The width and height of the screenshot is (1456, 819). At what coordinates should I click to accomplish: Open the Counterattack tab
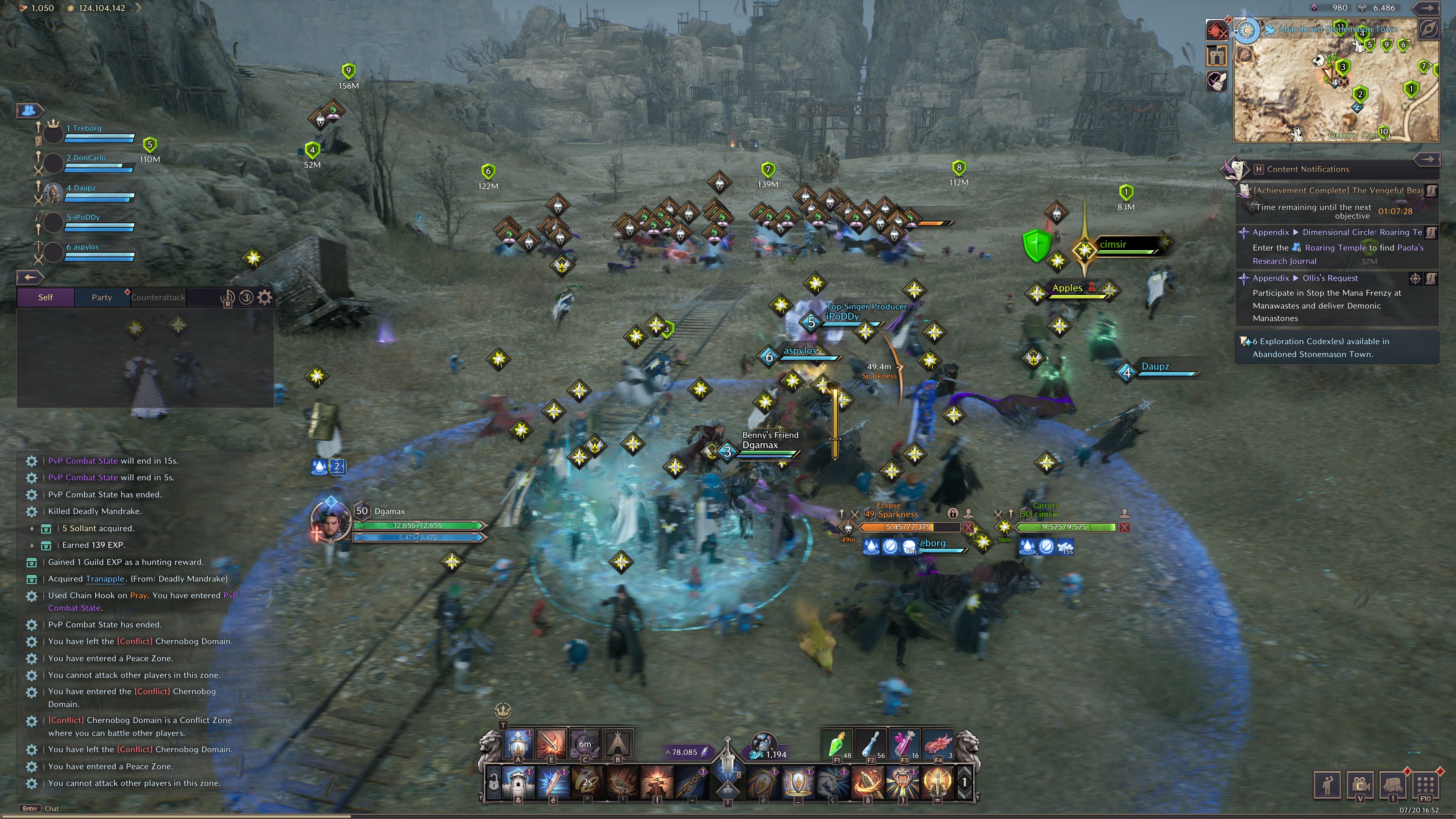[158, 297]
